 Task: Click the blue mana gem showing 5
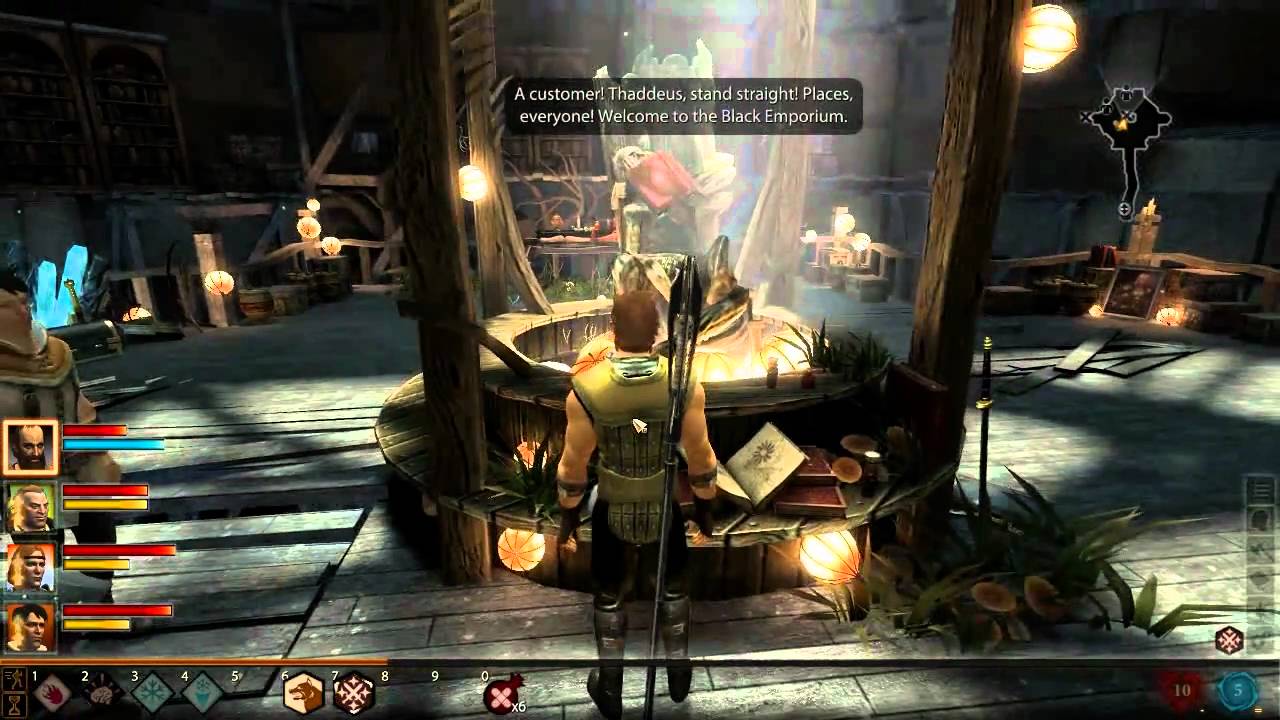click(1237, 690)
